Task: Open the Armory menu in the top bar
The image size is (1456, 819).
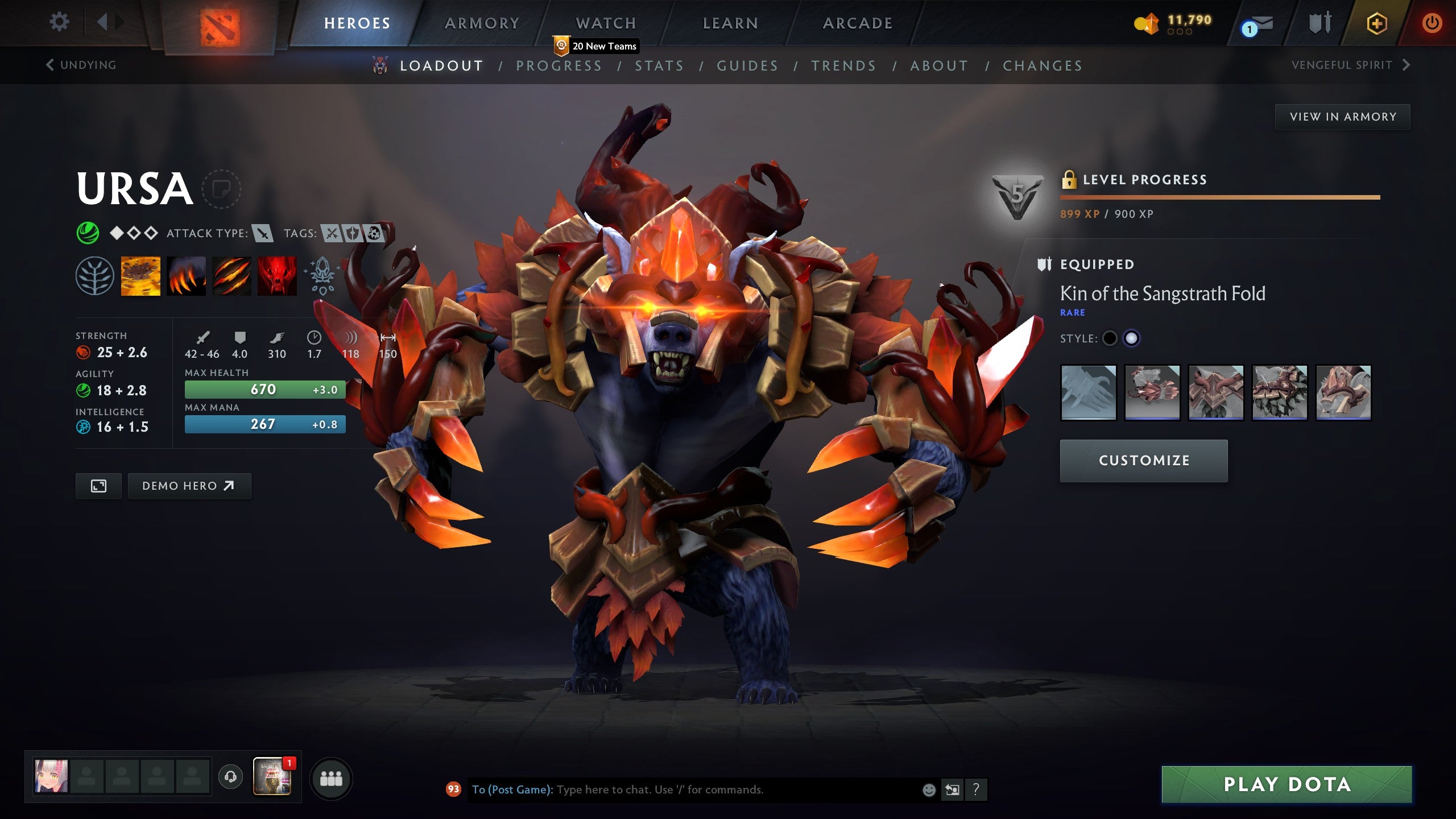Action: (x=481, y=23)
